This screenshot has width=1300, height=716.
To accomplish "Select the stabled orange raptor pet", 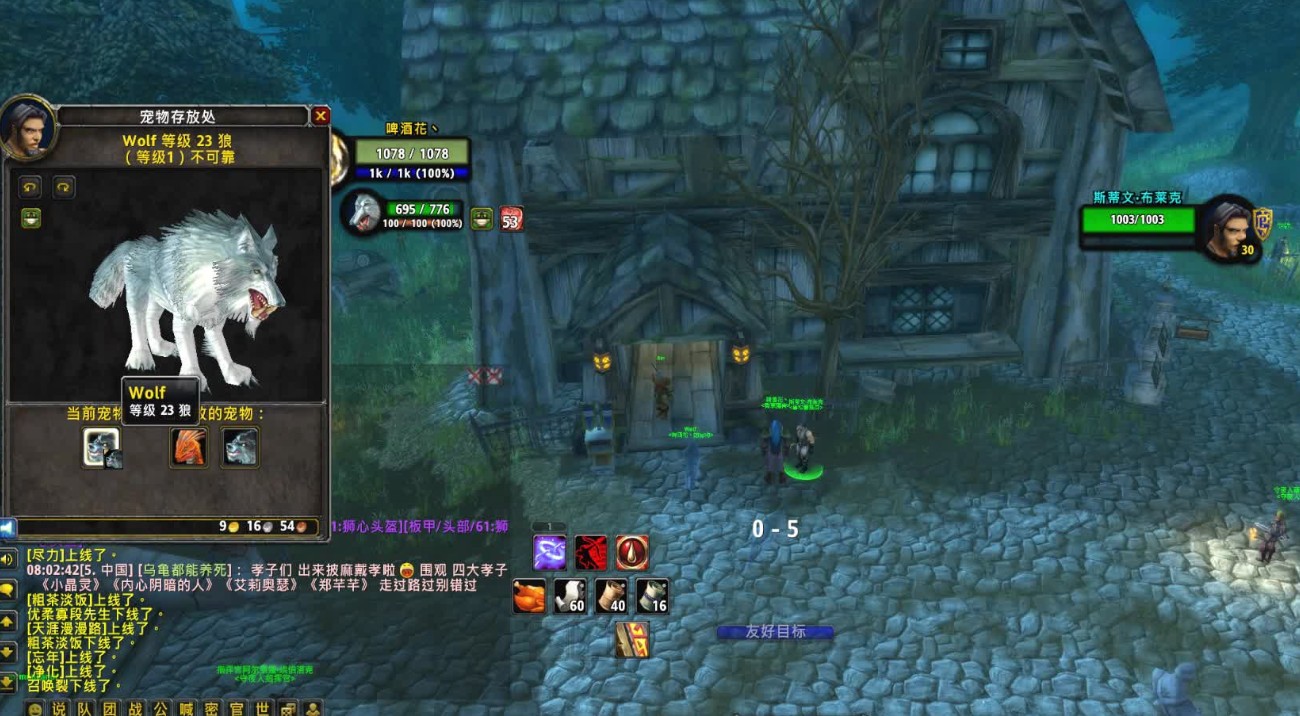I will [188, 446].
